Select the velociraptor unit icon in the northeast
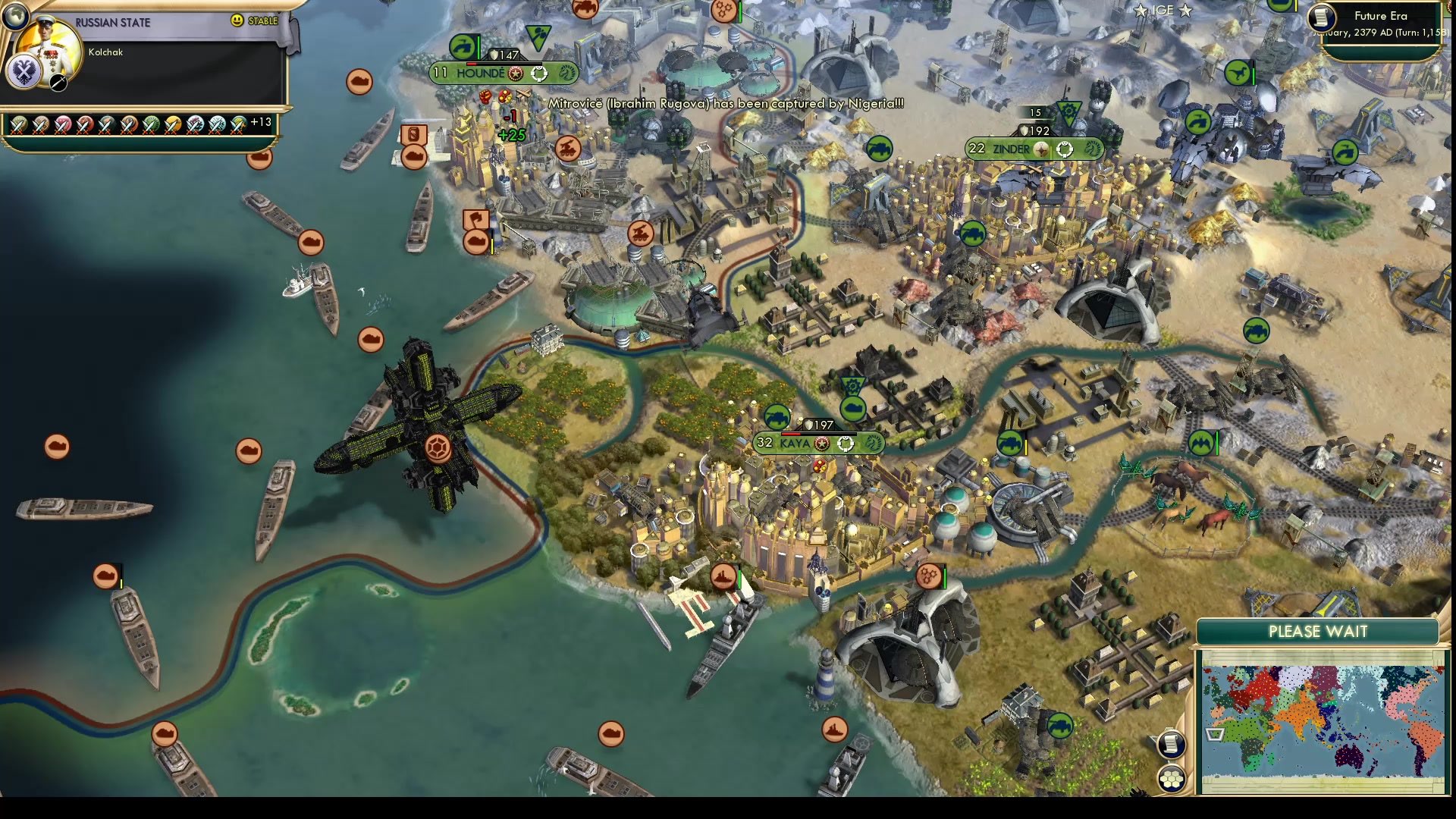 point(1238,73)
